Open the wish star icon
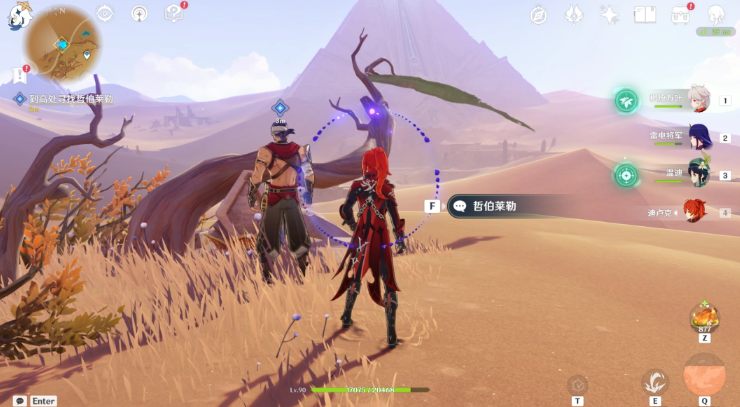Viewport: 740px width, 407px height. click(x=610, y=15)
